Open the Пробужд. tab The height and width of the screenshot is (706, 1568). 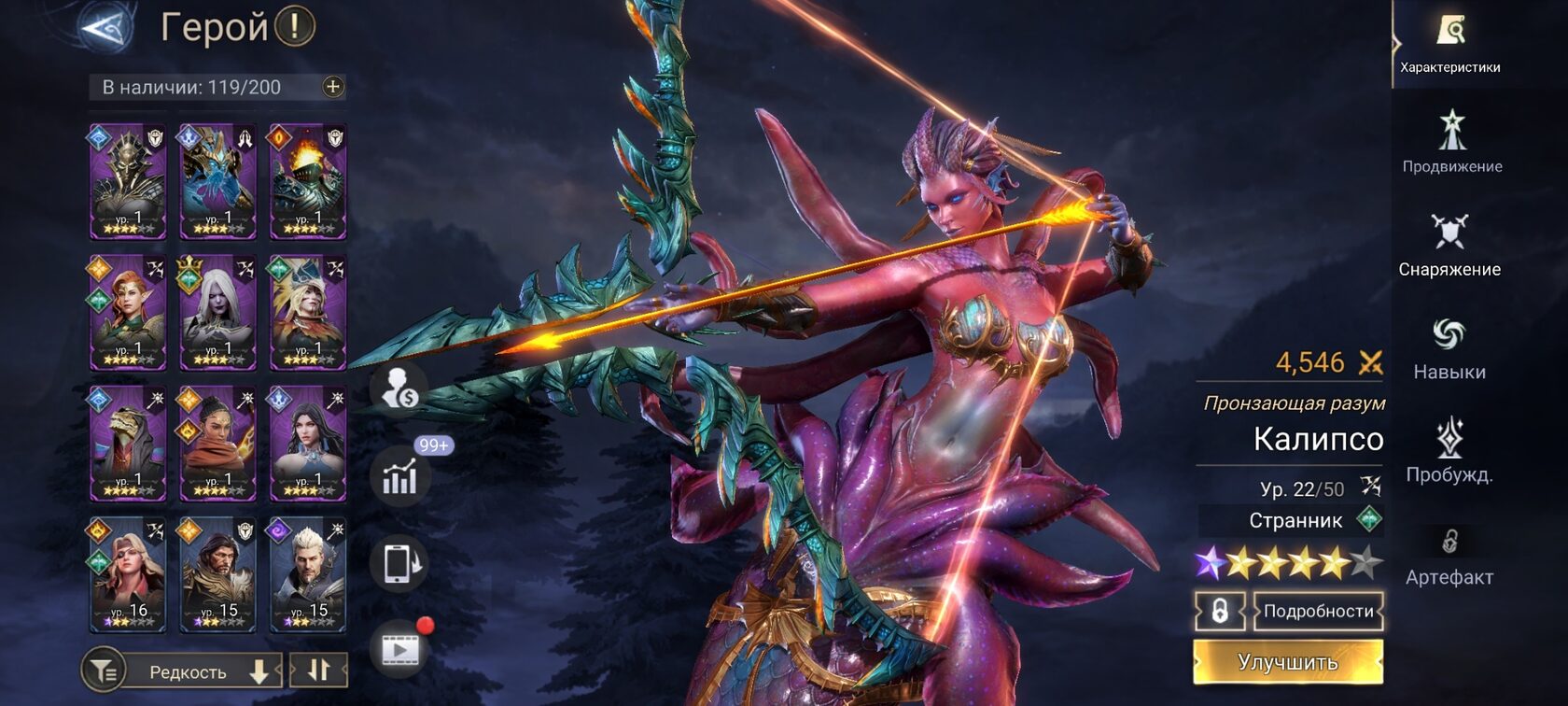(x=1449, y=450)
